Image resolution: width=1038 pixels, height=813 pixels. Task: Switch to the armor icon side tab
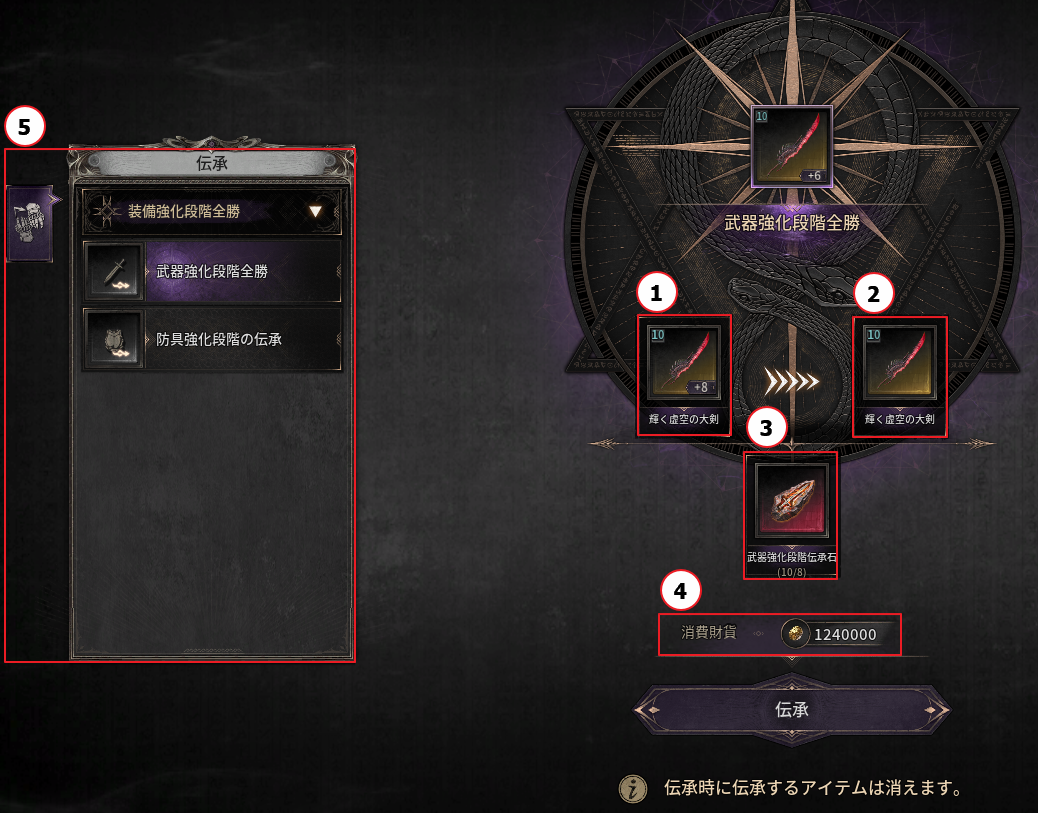pyautogui.click(x=29, y=224)
